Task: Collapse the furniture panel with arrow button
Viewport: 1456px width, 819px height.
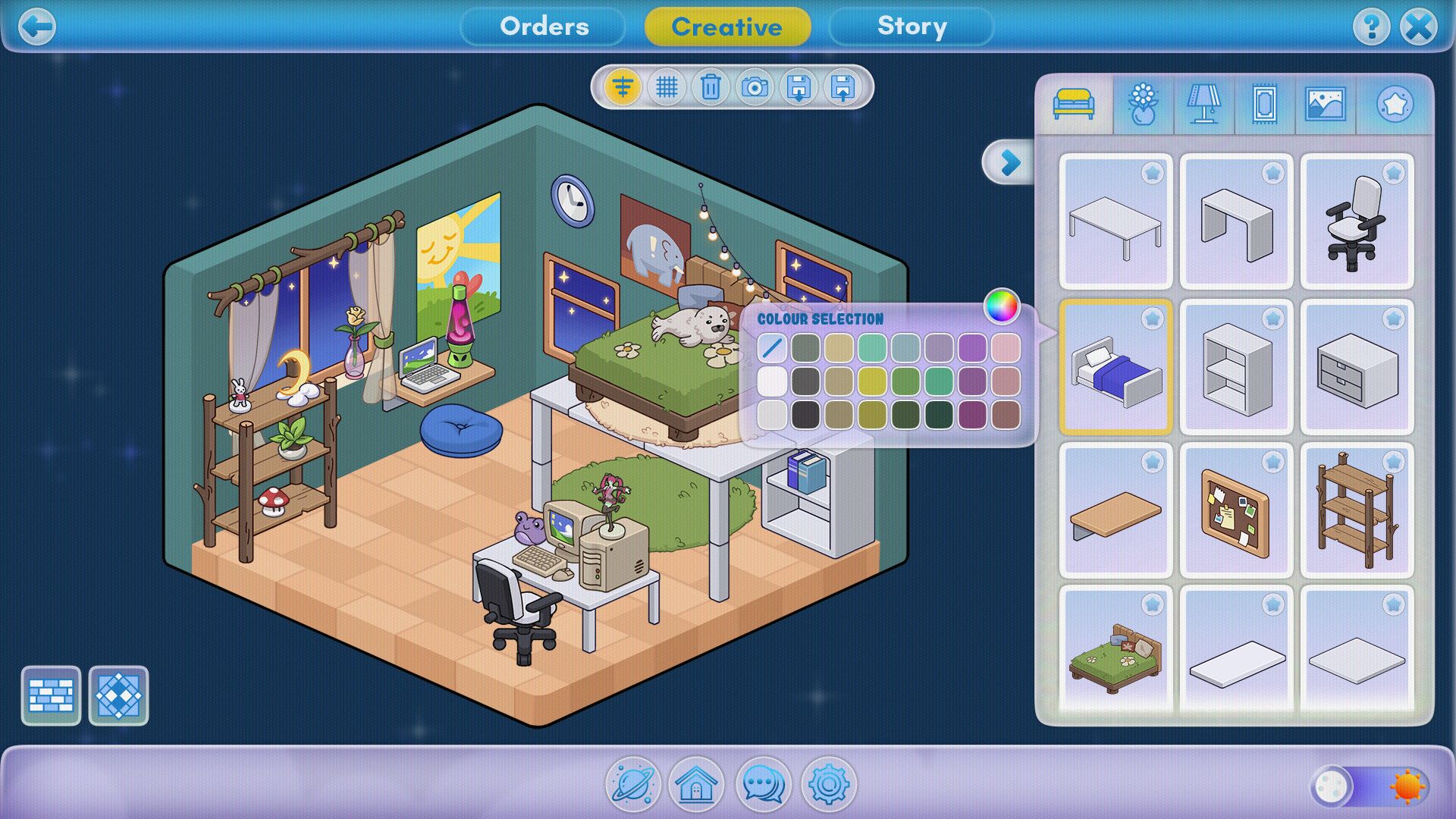Action: pos(1009,162)
